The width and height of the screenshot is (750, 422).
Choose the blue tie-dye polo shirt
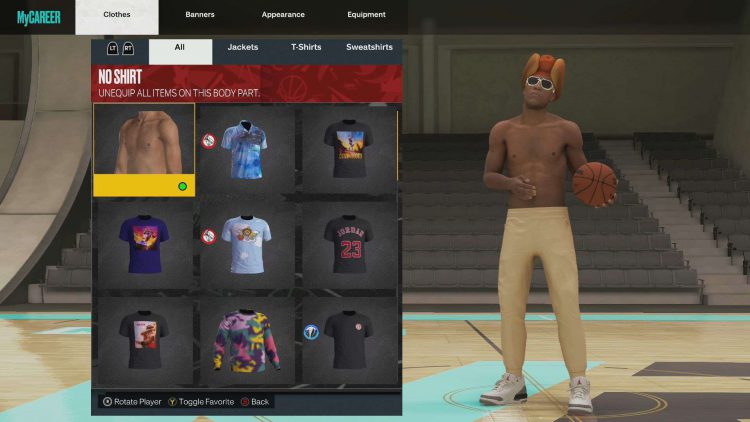[246, 148]
